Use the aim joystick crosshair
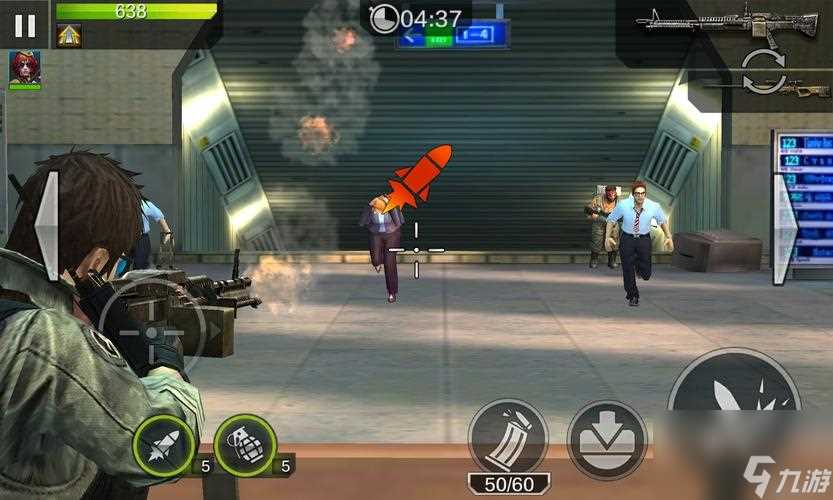Image resolution: width=833 pixels, height=500 pixels. click(x=151, y=331)
